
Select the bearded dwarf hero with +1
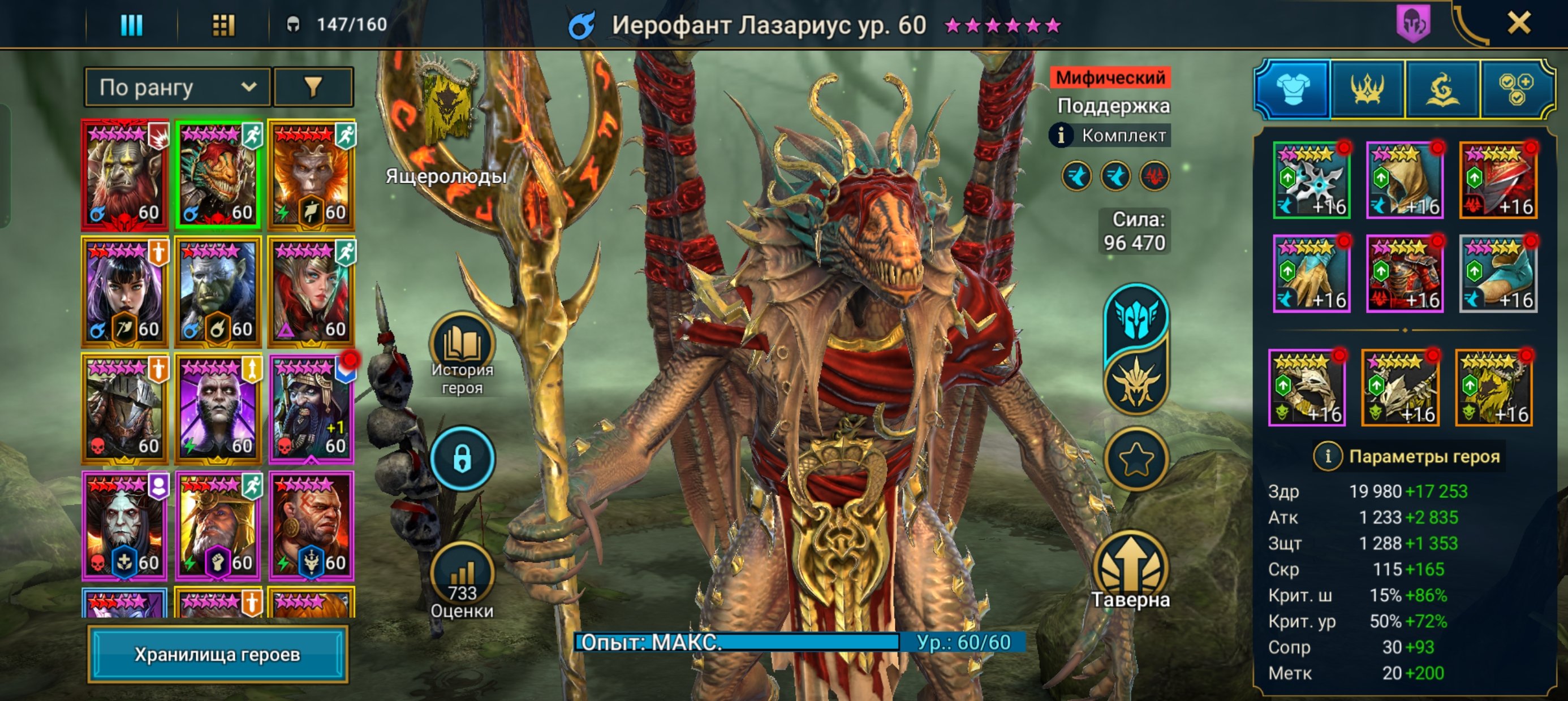coord(311,409)
